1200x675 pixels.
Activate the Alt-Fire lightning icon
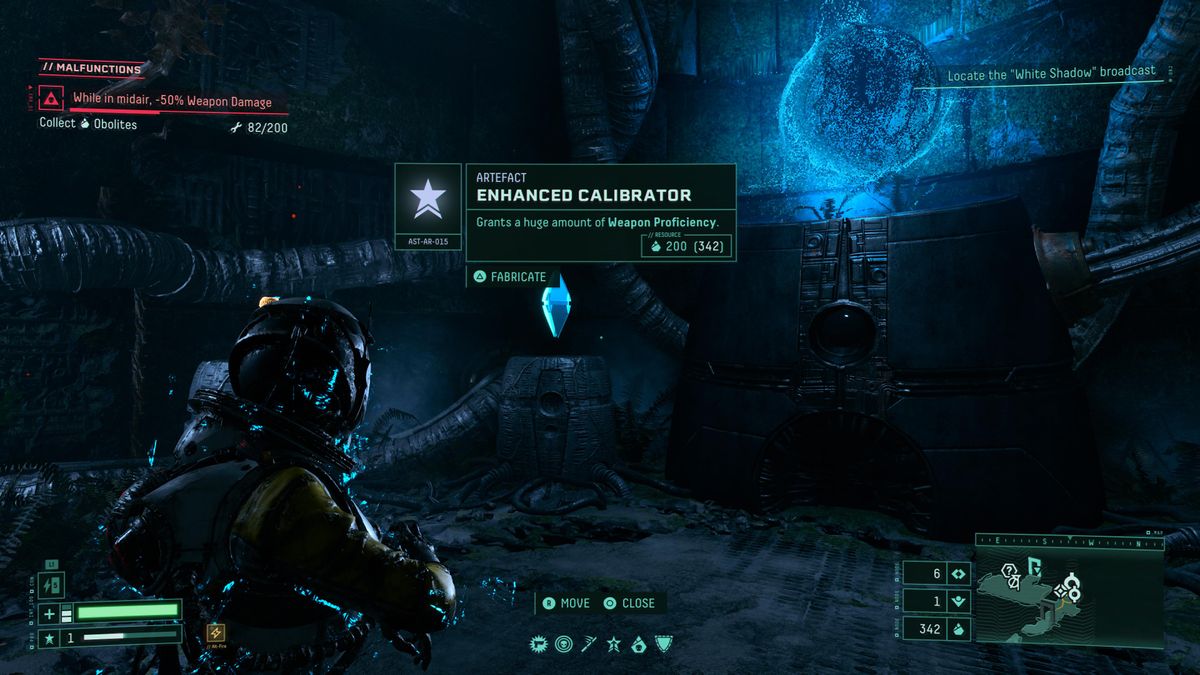[215, 633]
